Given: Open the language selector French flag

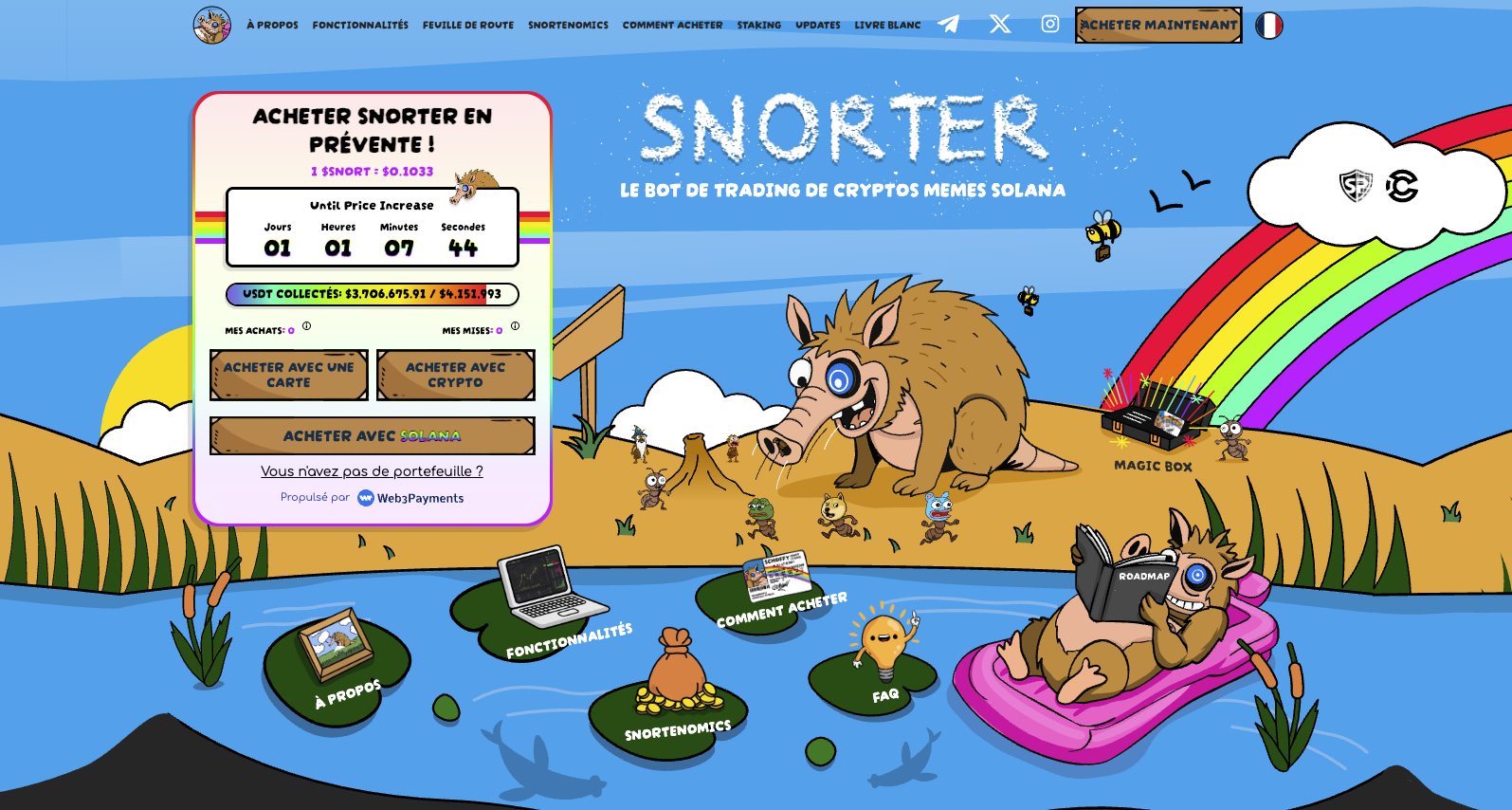Looking at the screenshot, I should [1270, 26].
